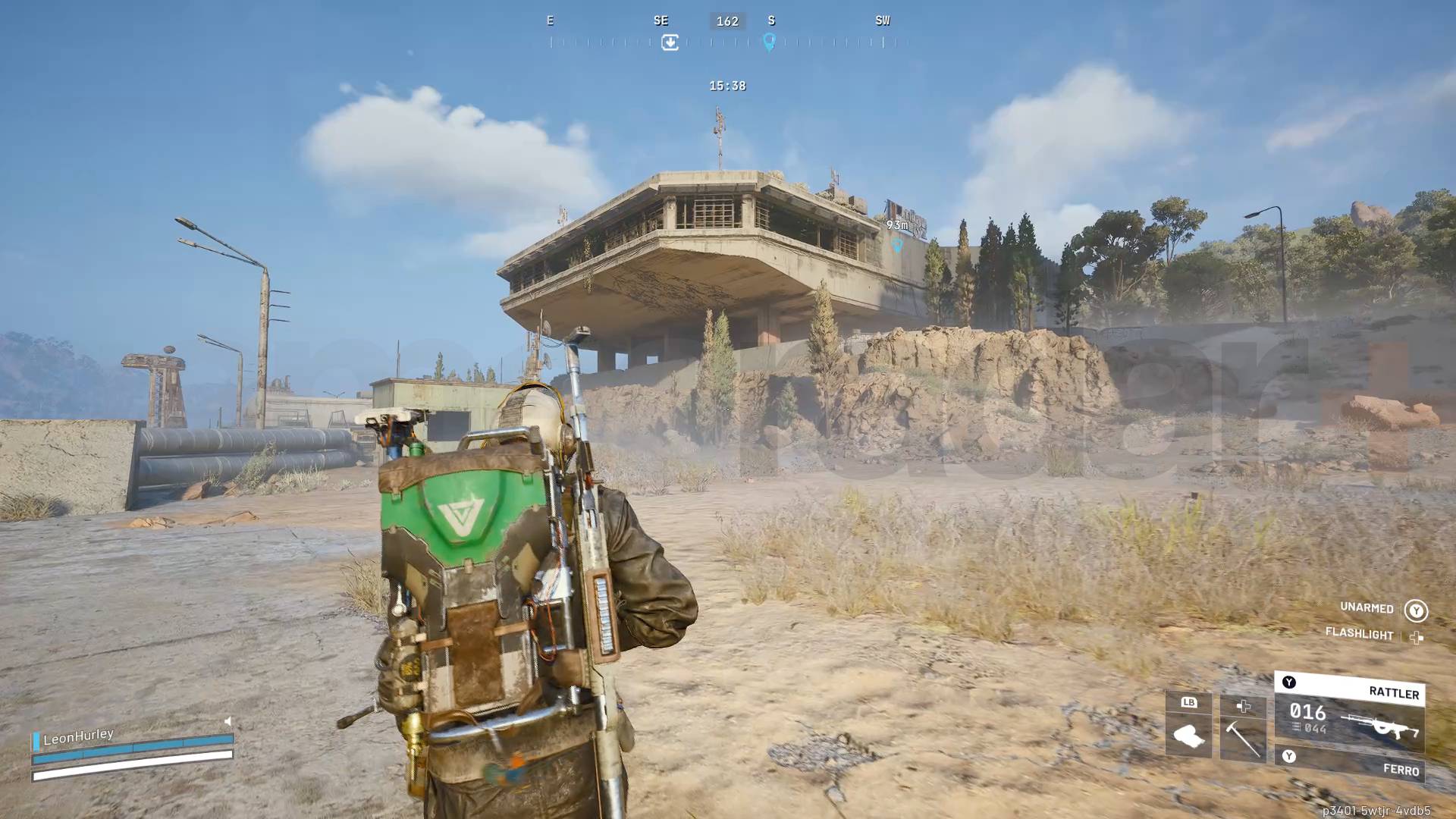The height and width of the screenshot is (819, 1456).
Task: Click the stash download marker on the compass
Action: click(x=670, y=42)
